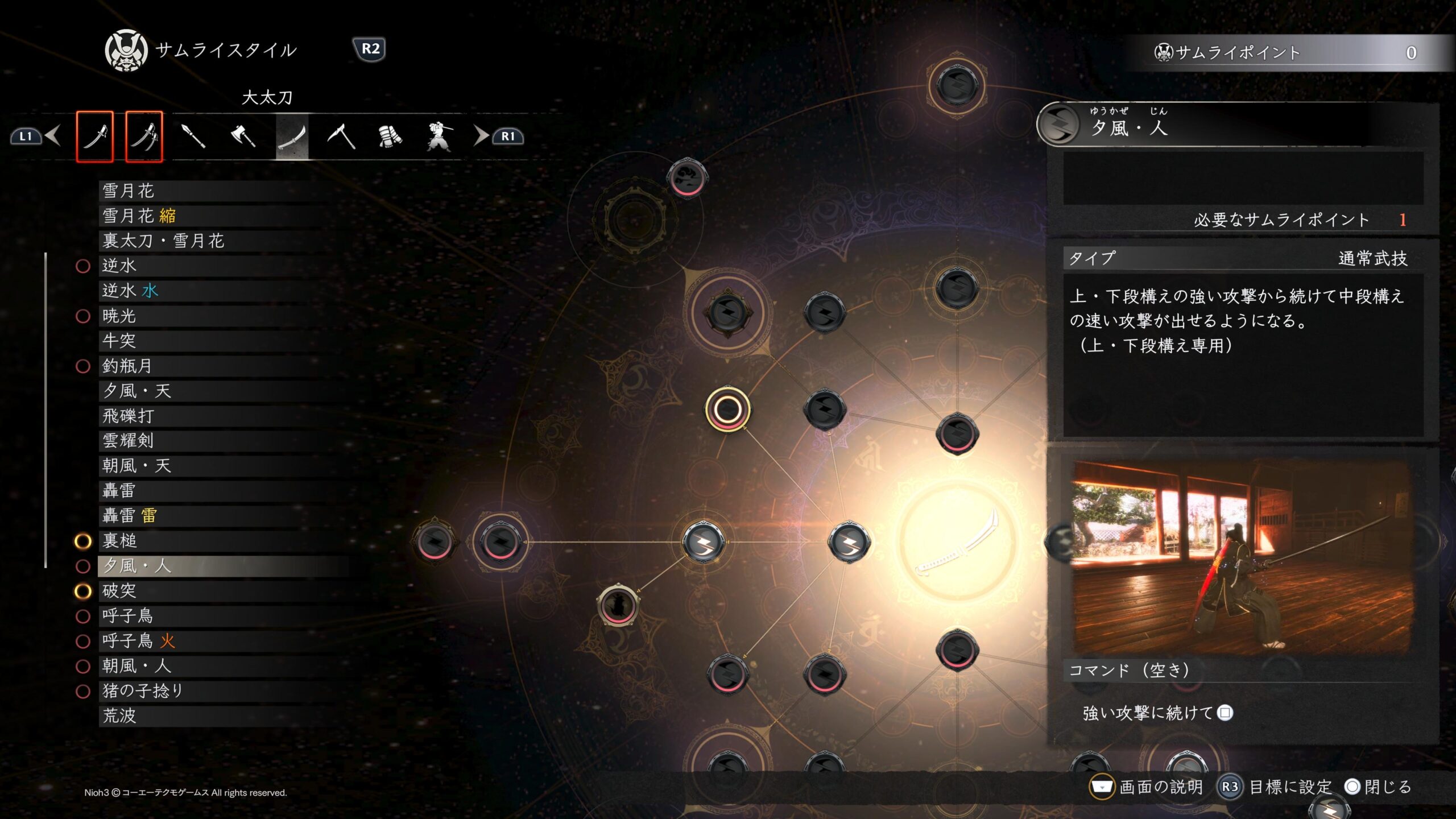Select 暁光 in the skill list

click(x=119, y=316)
